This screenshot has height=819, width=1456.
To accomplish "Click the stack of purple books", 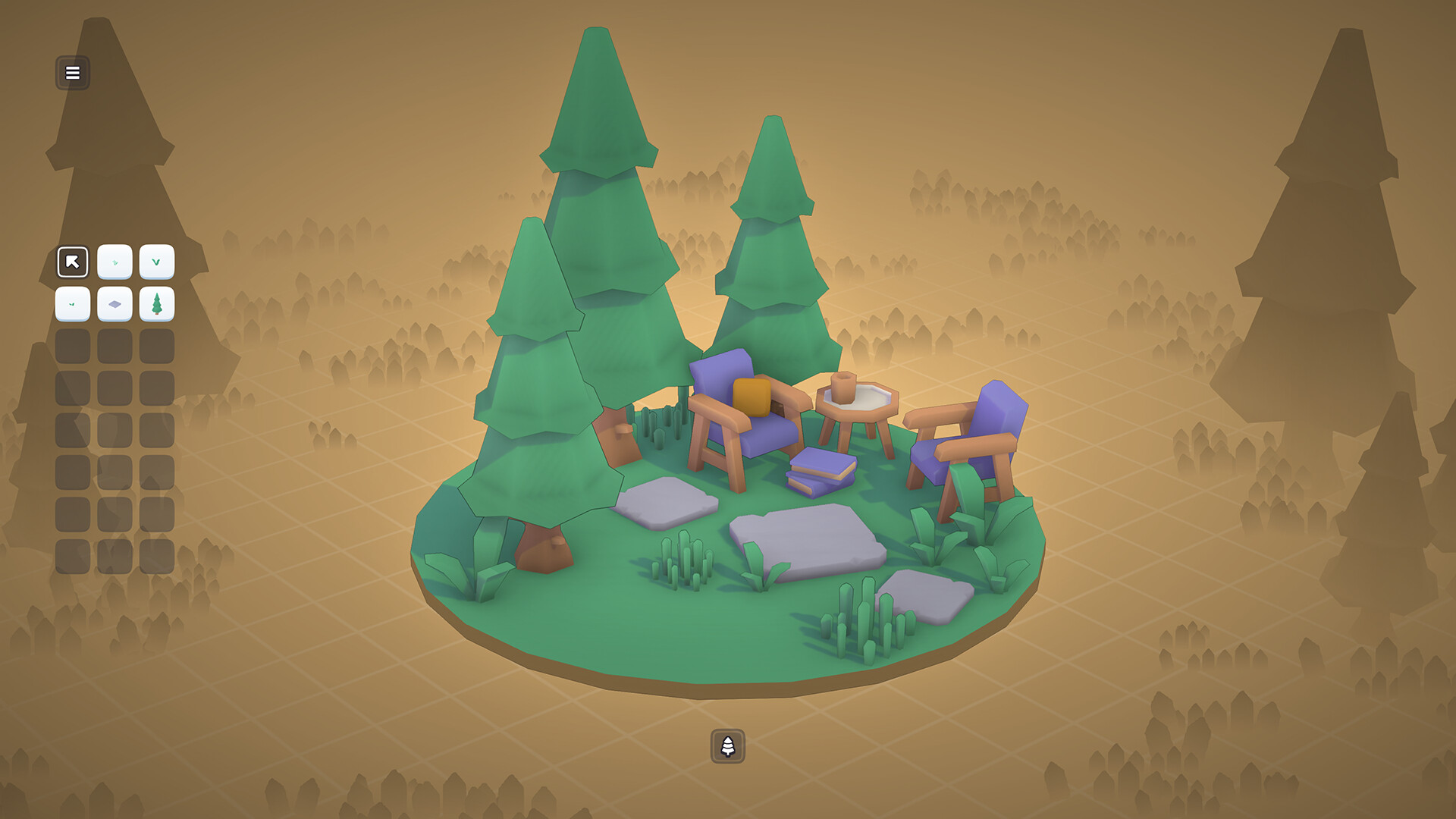I will pos(815,470).
